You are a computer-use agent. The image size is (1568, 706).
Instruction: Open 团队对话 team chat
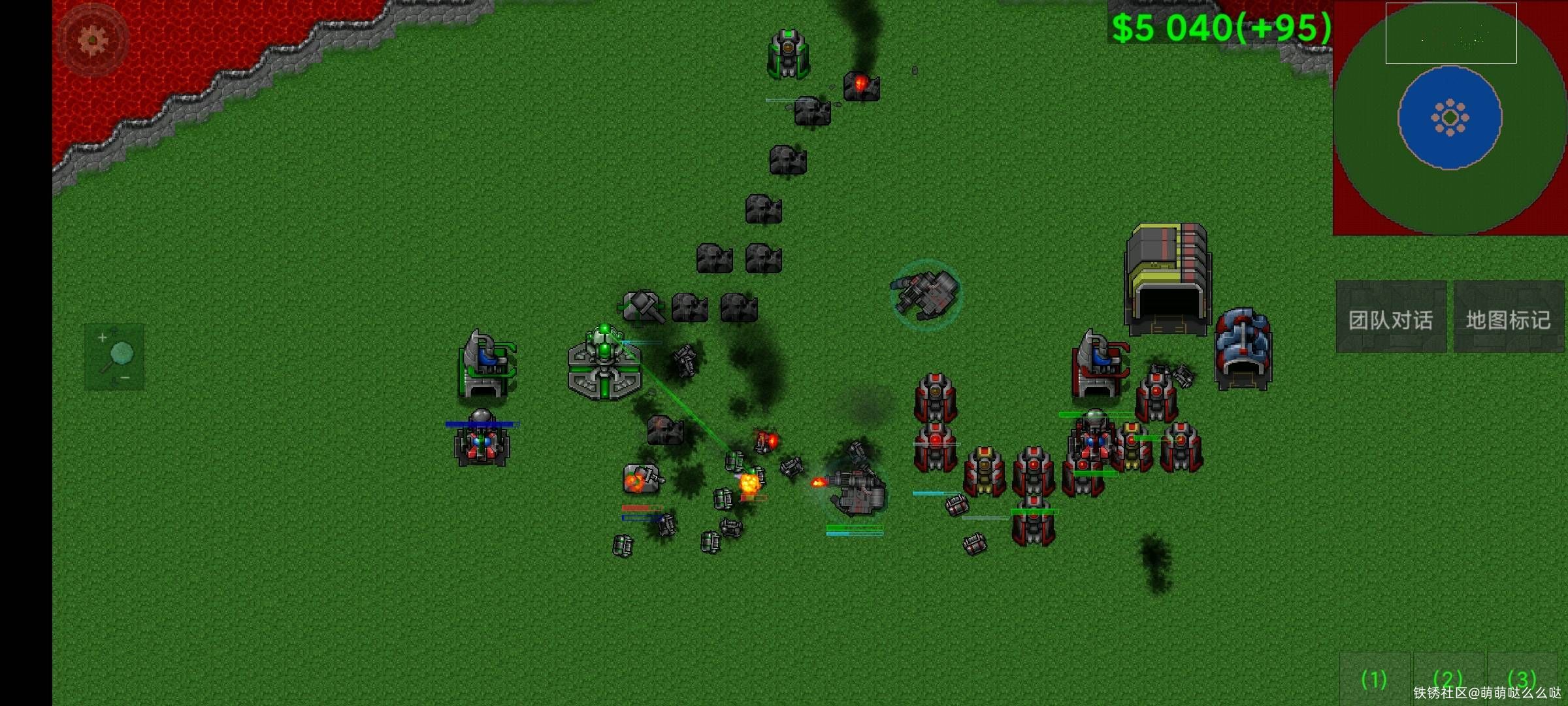(x=1390, y=318)
